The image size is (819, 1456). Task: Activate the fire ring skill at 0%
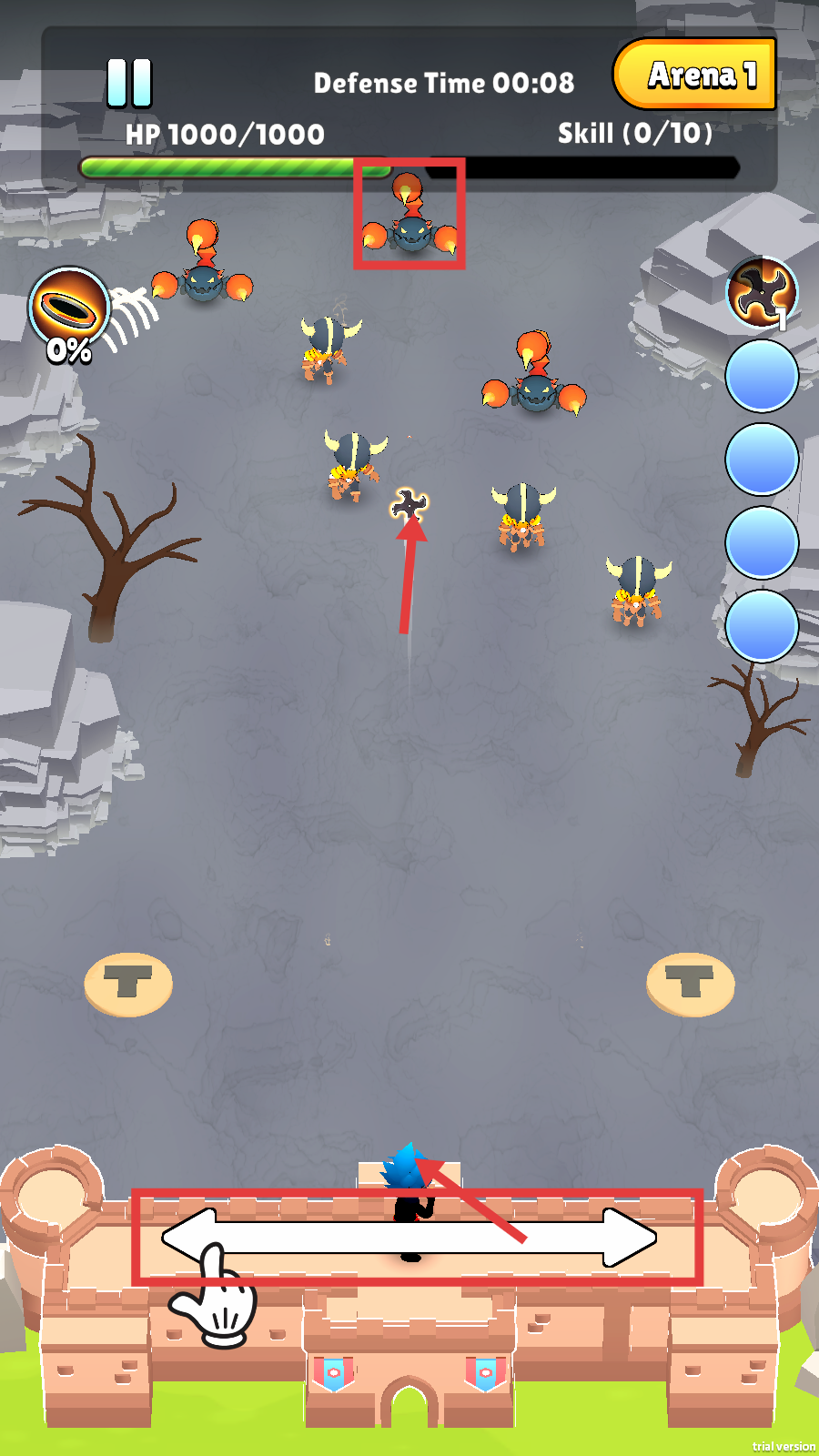68,309
